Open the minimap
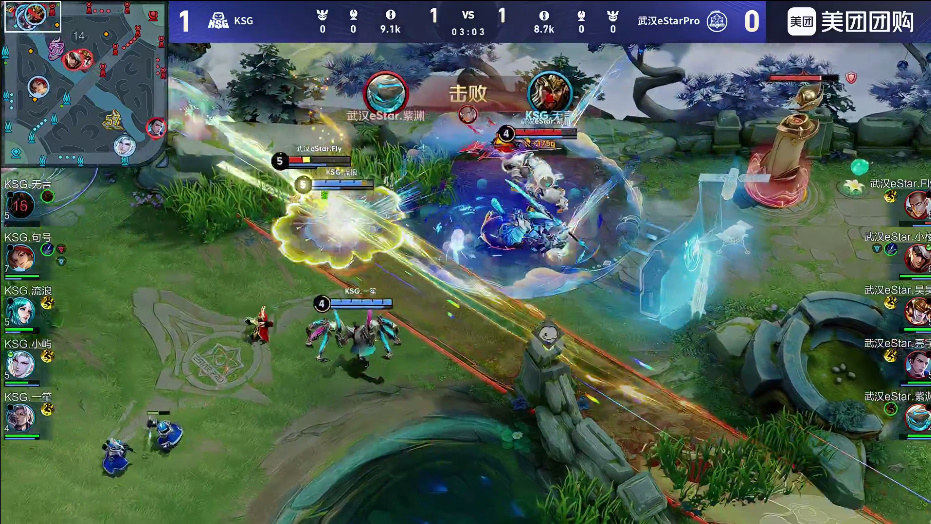Viewport: 931px width, 524px height. tap(84, 83)
